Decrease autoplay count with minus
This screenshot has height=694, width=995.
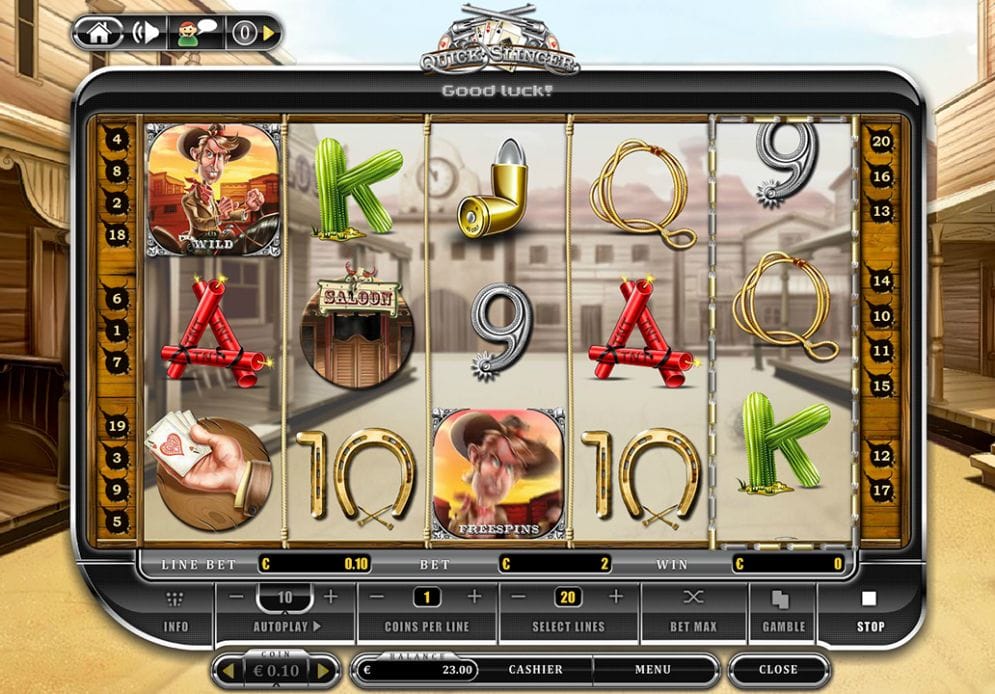pos(236,597)
